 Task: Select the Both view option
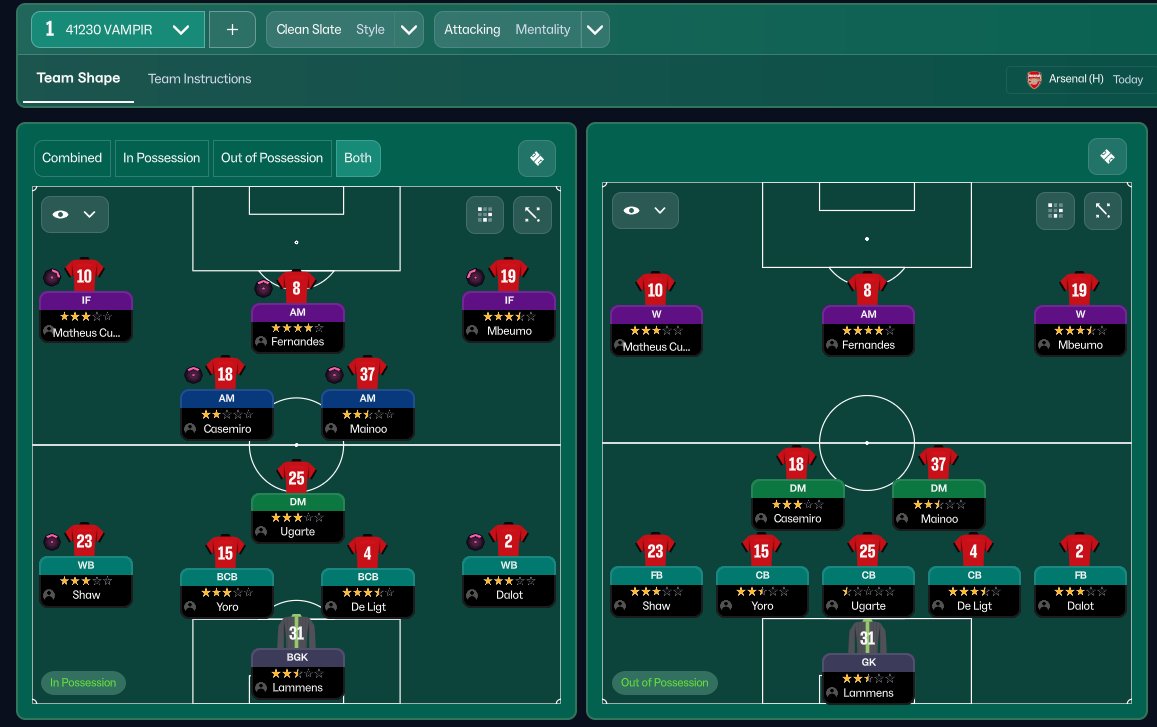point(357,158)
